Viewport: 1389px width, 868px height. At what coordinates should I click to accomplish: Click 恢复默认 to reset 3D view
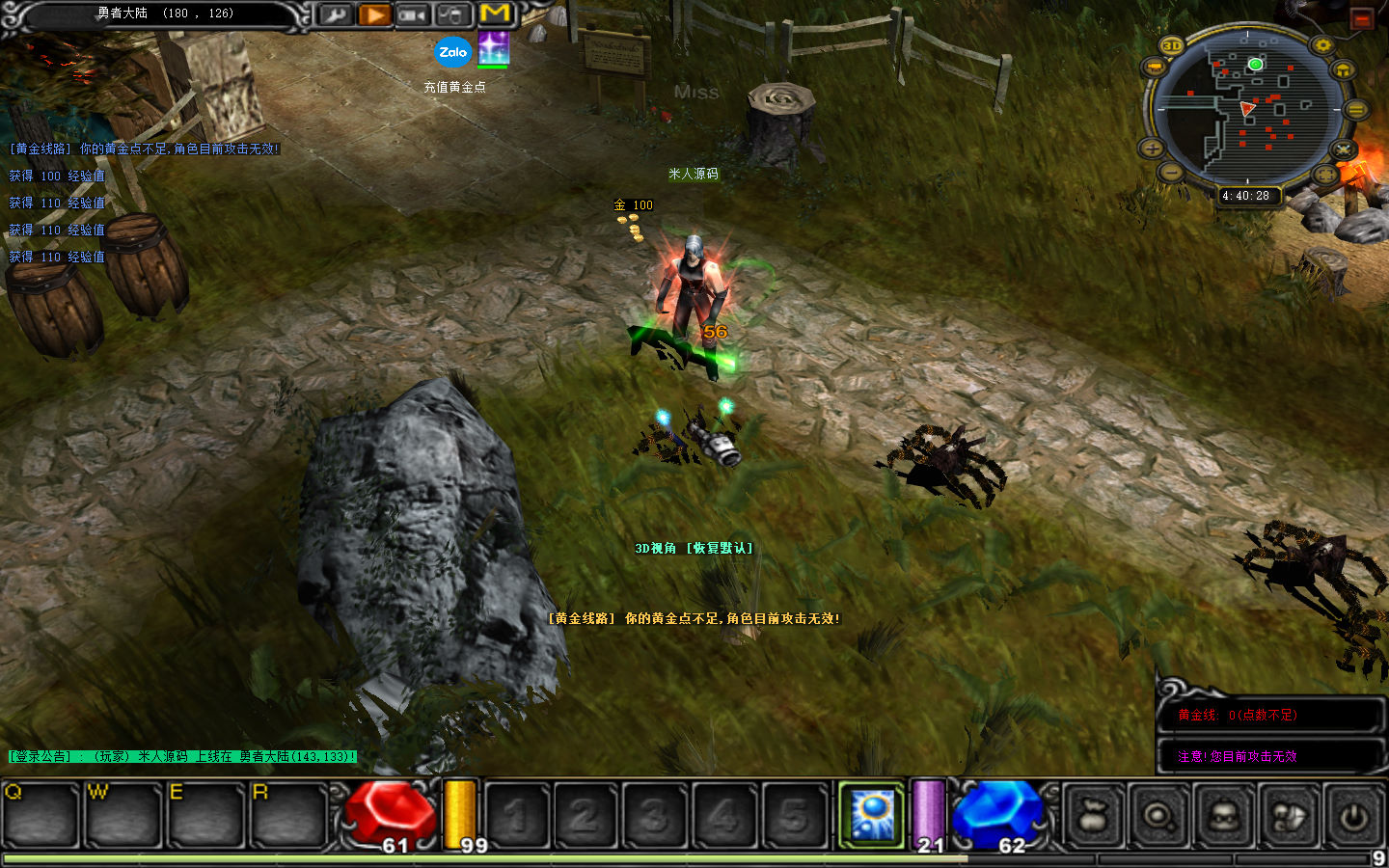coord(719,548)
